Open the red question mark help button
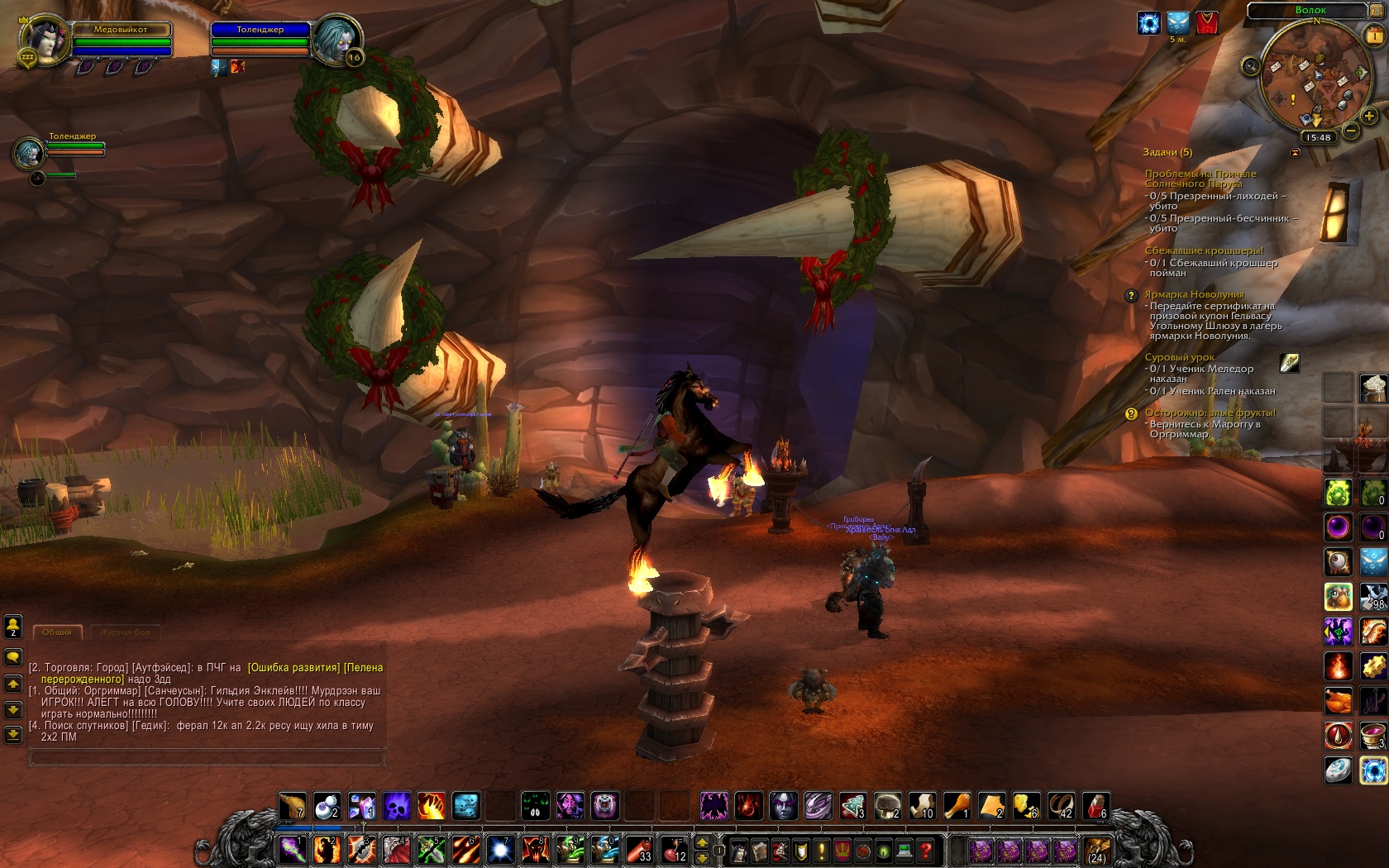Viewport: 1389px width, 868px height. pos(926,850)
